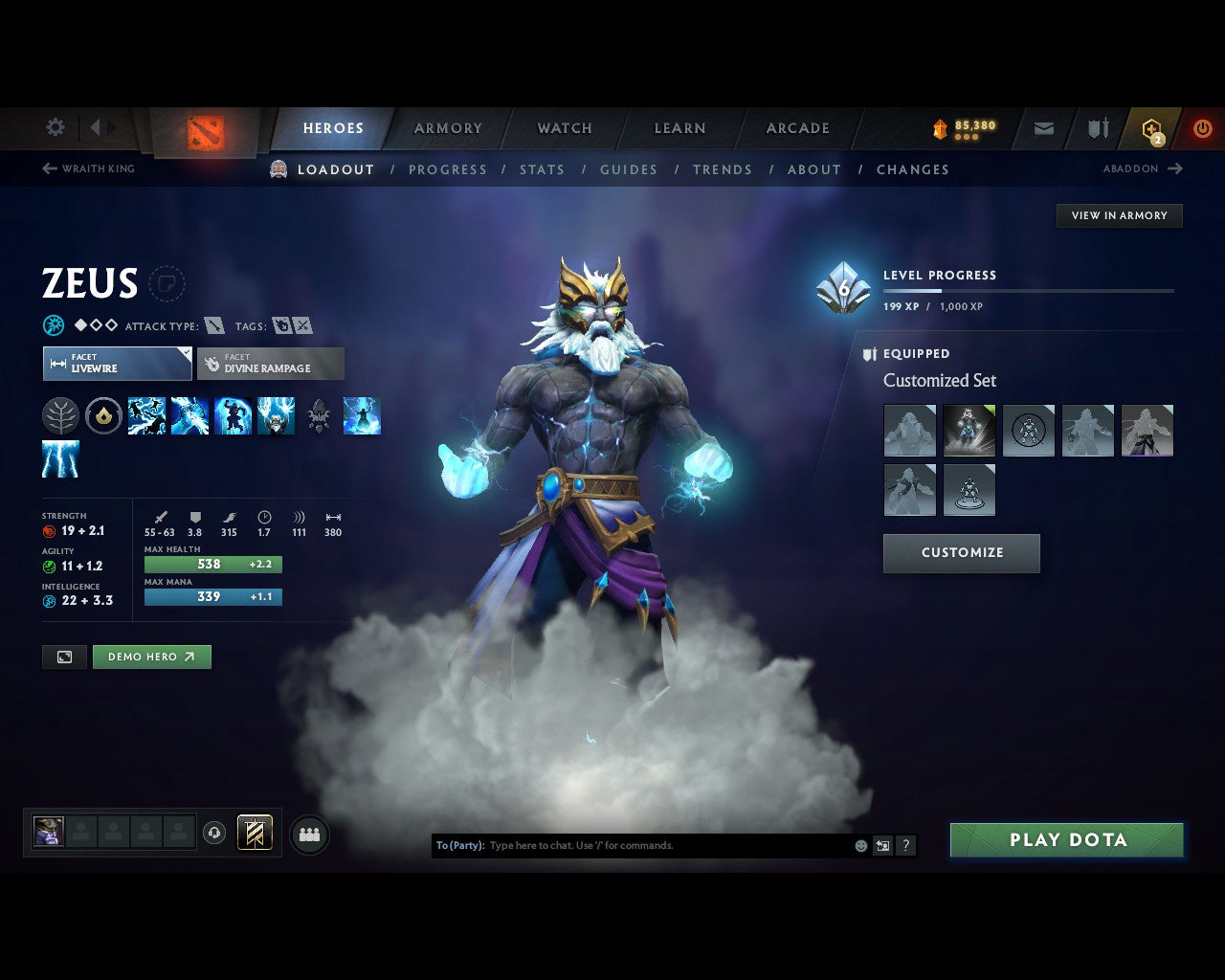Open the voice chat headset icon
The height and width of the screenshot is (980, 1225).
coord(212,834)
